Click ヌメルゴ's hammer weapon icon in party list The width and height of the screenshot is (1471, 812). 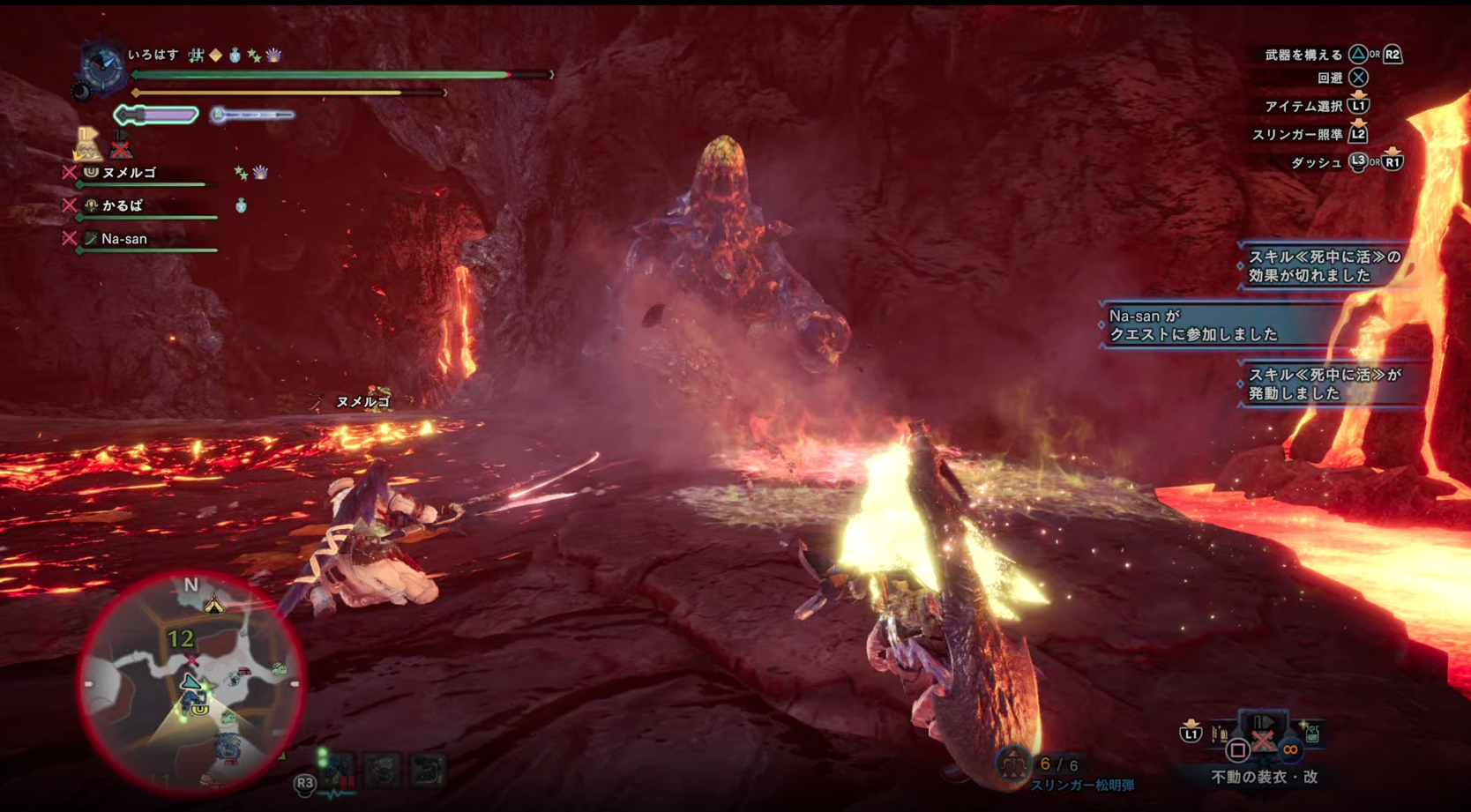90,174
